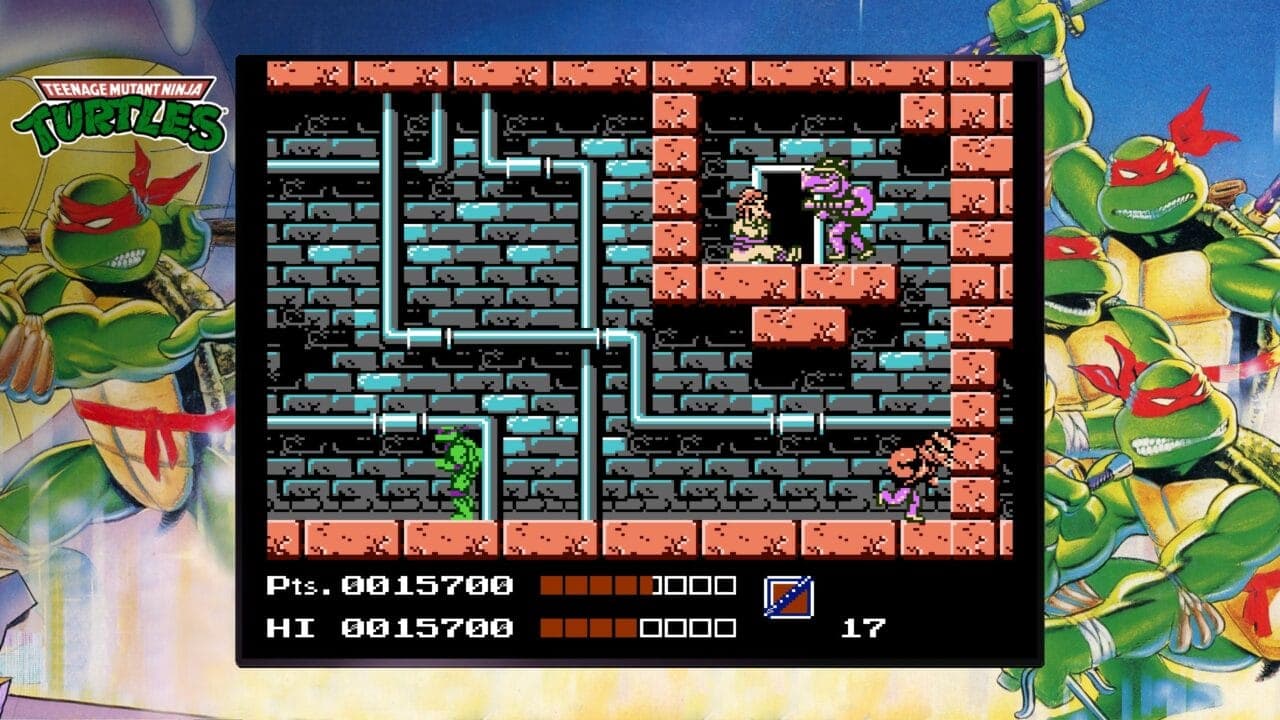Click the dark doorway opening between the enemies
1280x720 pixels.
[x=785, y=200]
